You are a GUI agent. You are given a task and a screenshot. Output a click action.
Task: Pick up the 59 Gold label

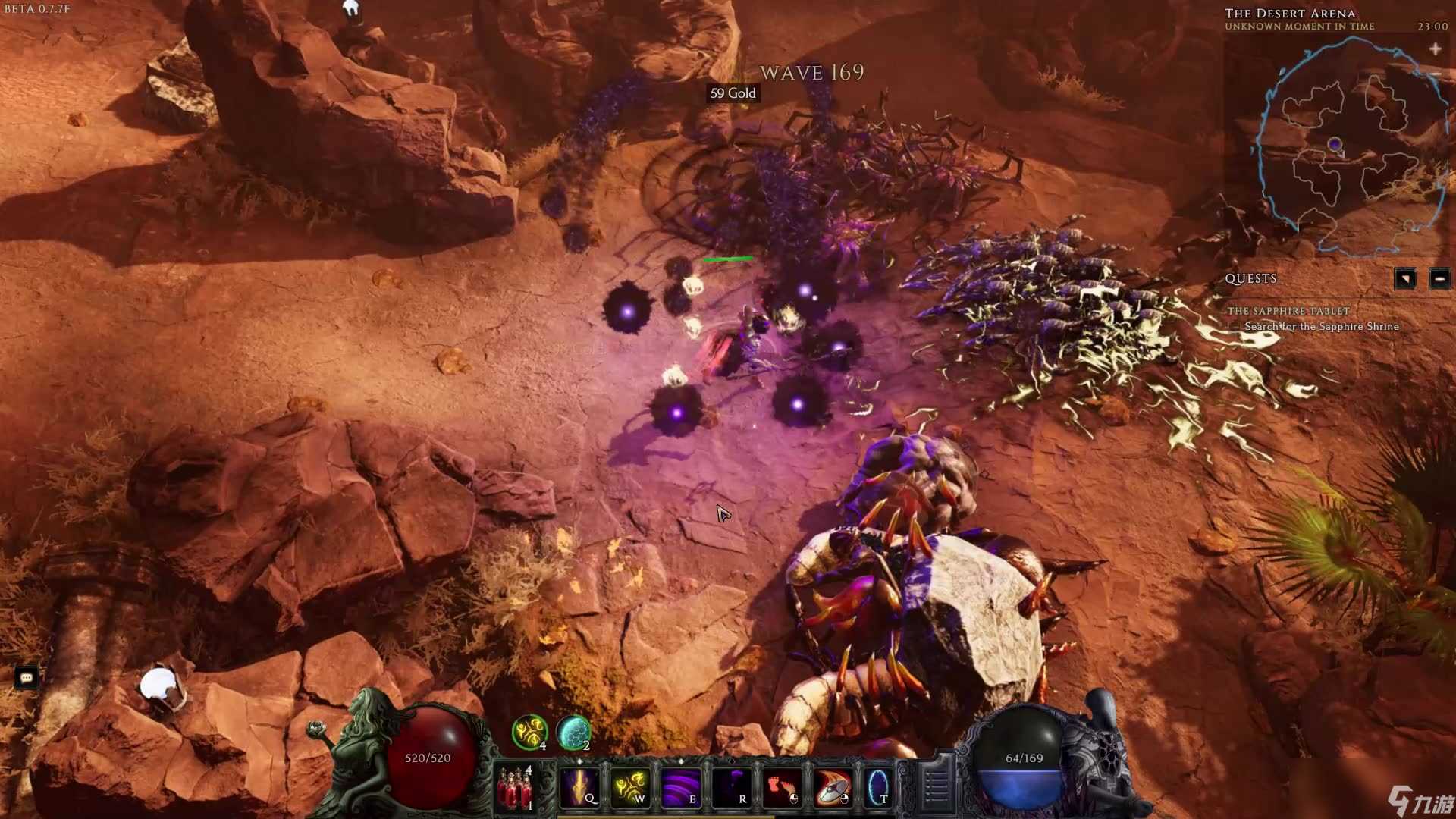(x=733, y=93)
